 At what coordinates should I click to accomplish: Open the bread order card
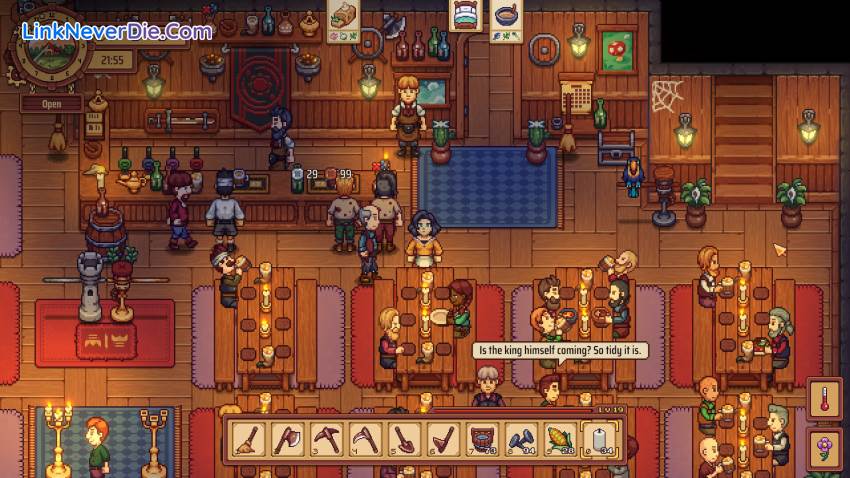pos(344,22)
